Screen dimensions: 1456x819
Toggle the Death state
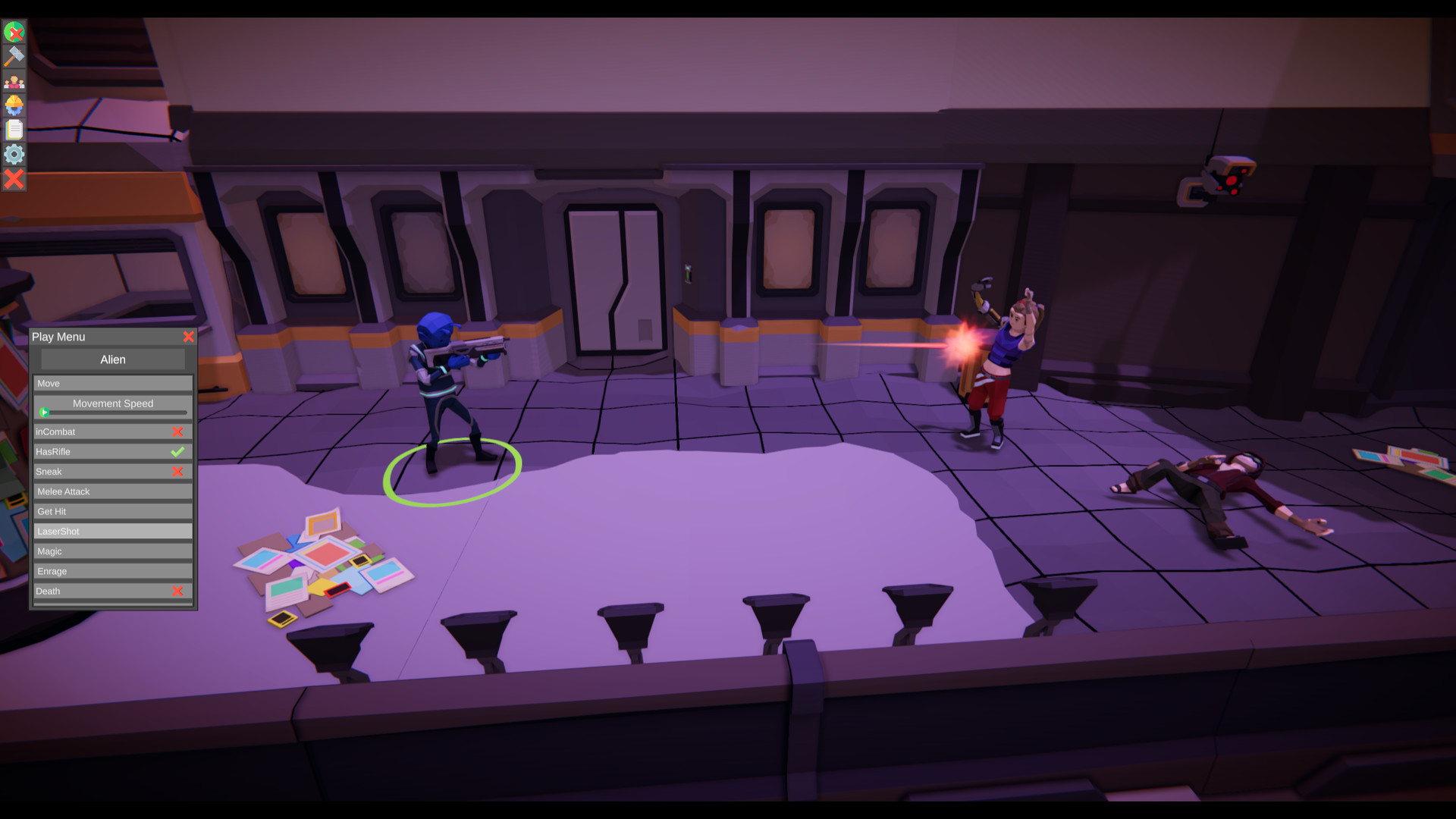click(x=178, y=591)
